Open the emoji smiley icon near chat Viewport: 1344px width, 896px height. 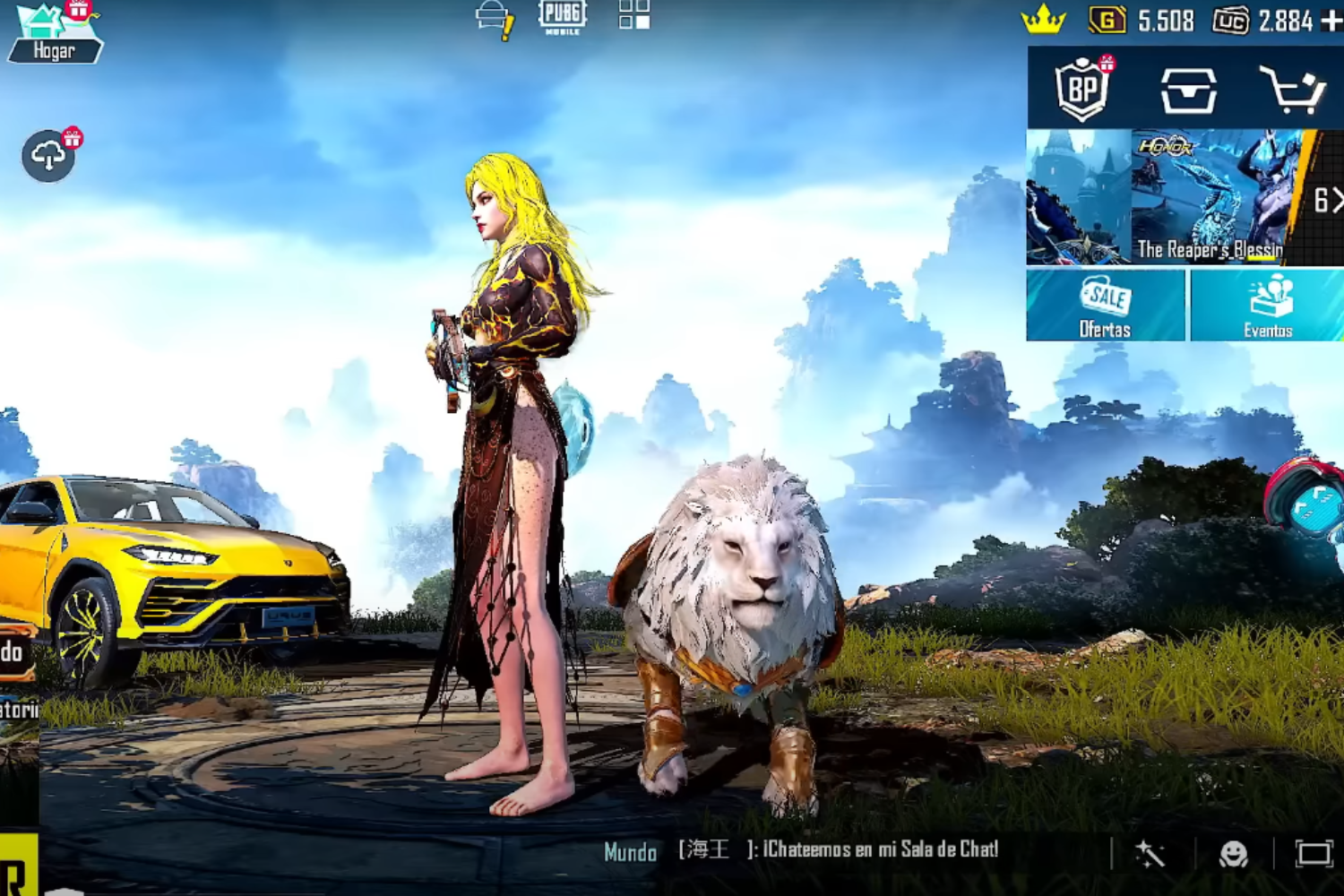pyautogui.click(x=1233, y=853)
